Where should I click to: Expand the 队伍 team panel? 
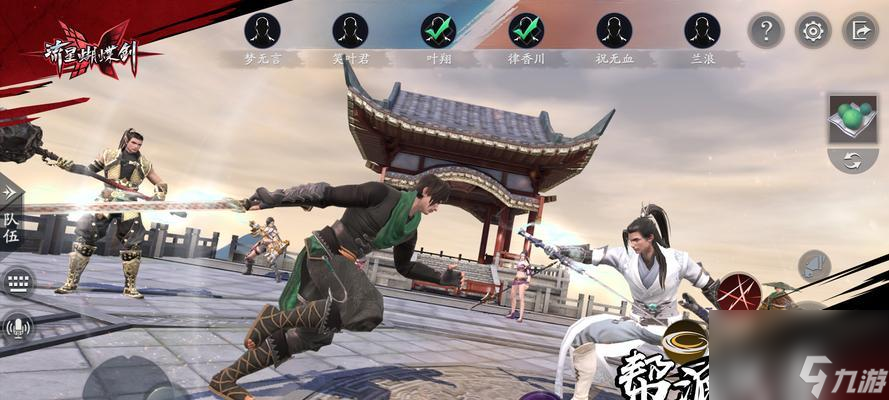coord(11,226)
